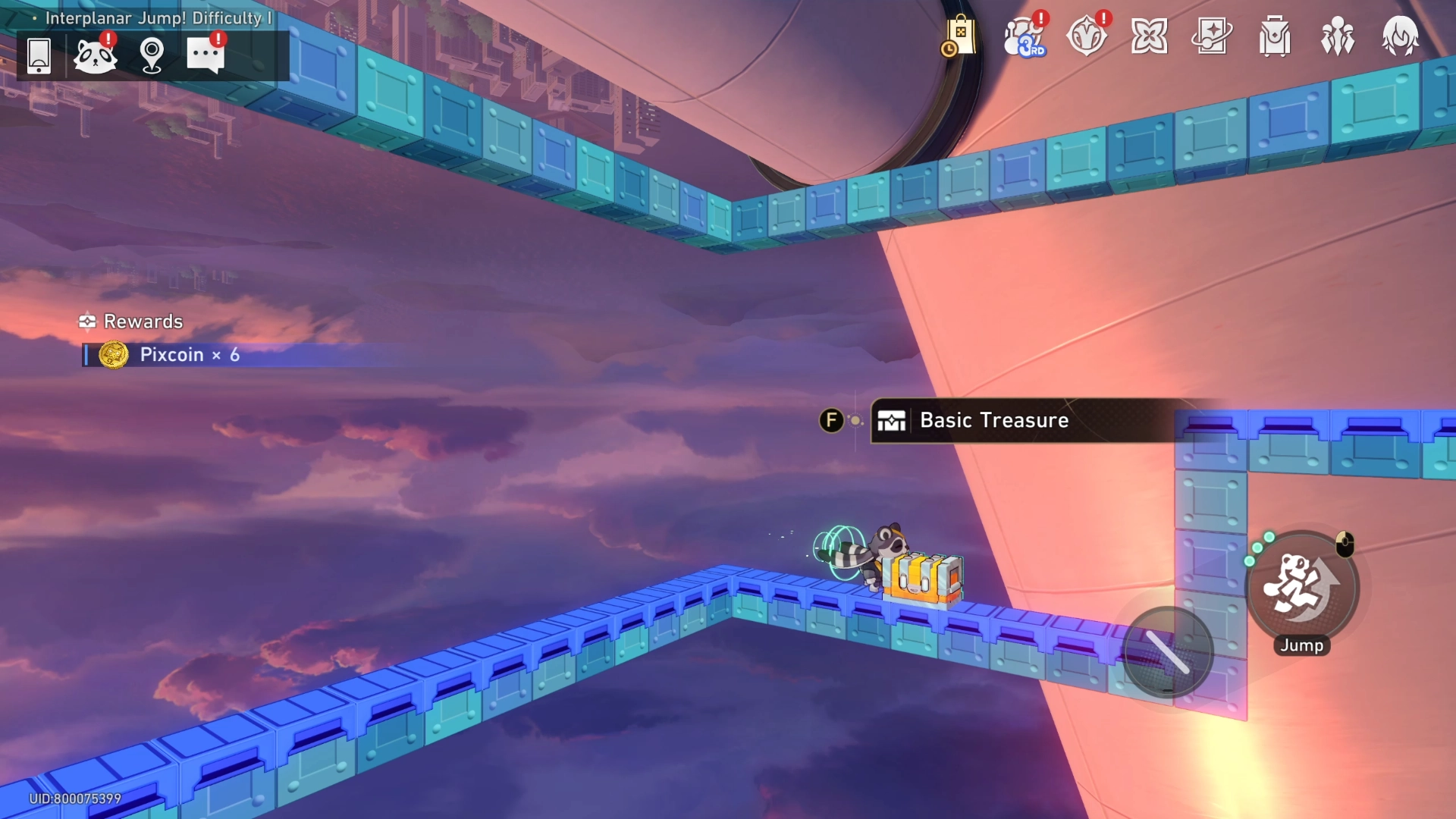This screenshot has width=1456, height=819.
Task: Open the chat speech bubble
Action: coord(206,55)
